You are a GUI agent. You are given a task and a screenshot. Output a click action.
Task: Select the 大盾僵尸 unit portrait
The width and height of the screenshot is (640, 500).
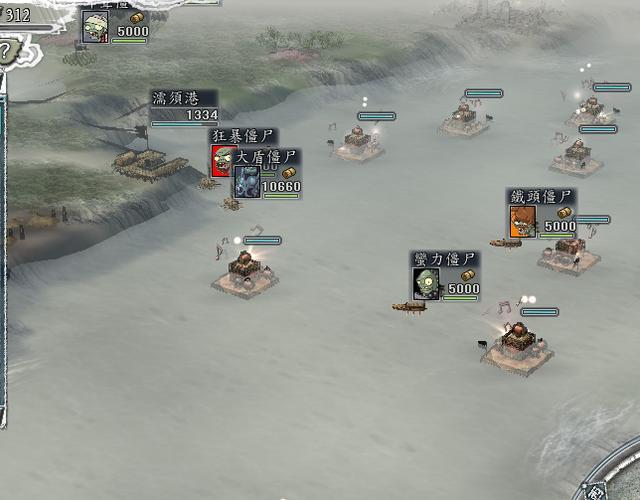(246, 182)
